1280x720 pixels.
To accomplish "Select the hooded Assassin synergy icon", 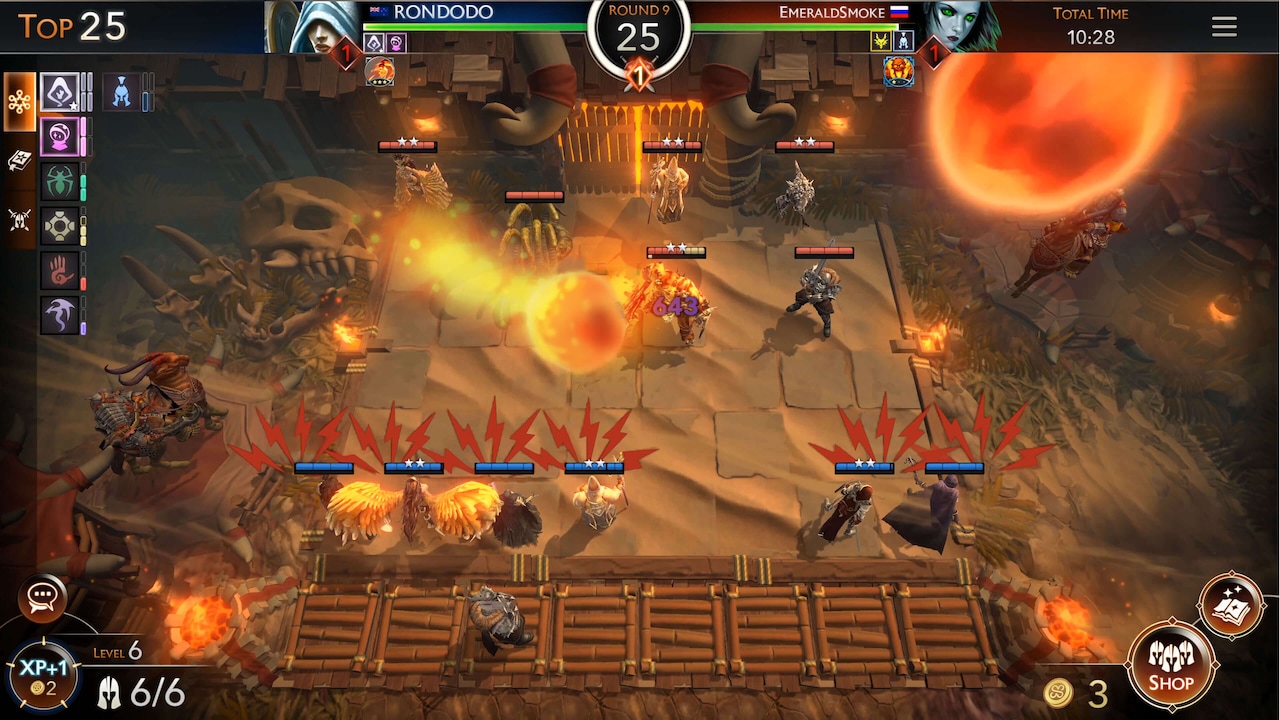I will pyautogui.click(x=60, y=90).
